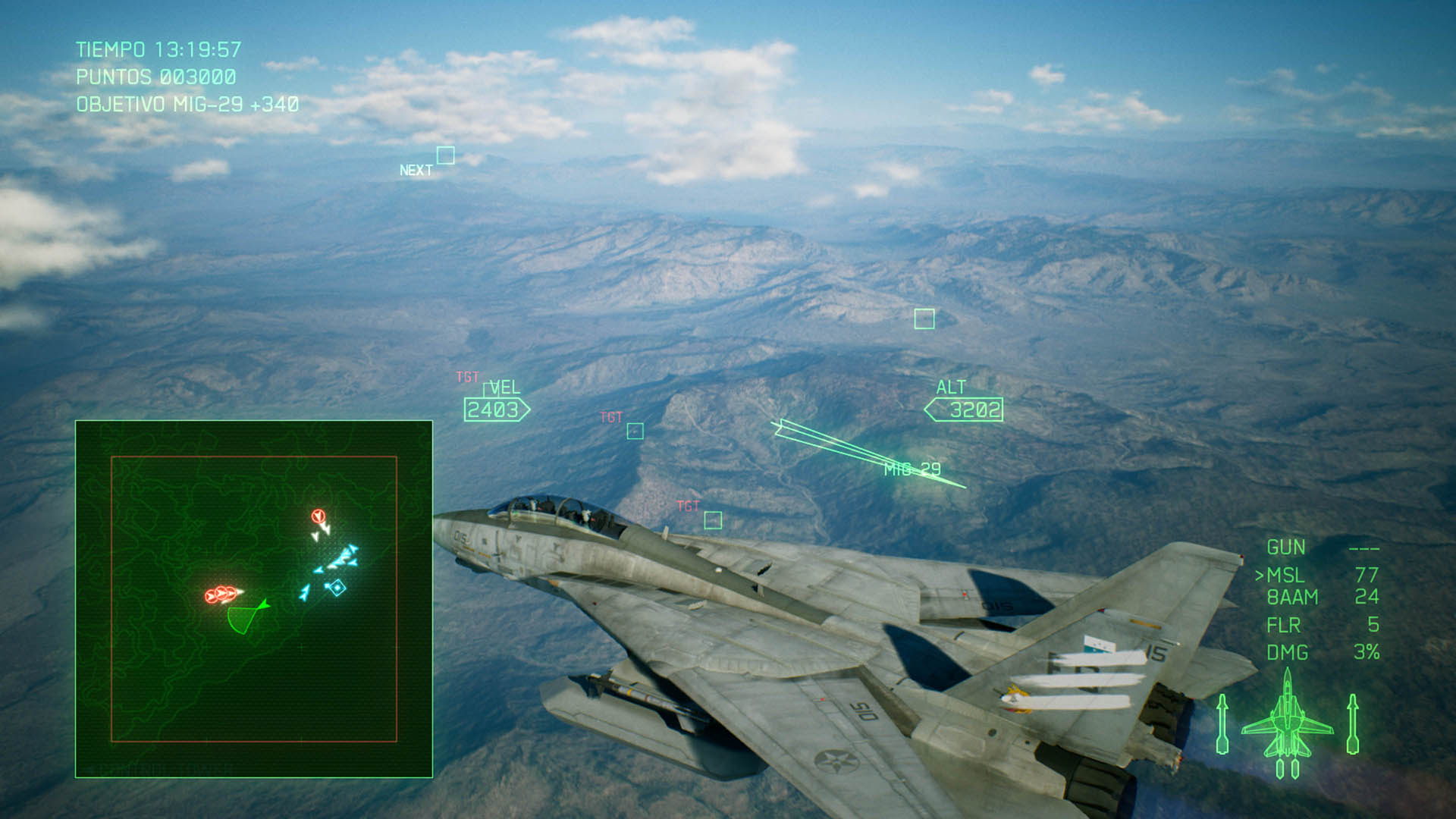1456x819 pixels.
Task: Choose the FLR flares entry
Action: (x=1283, y=626)
